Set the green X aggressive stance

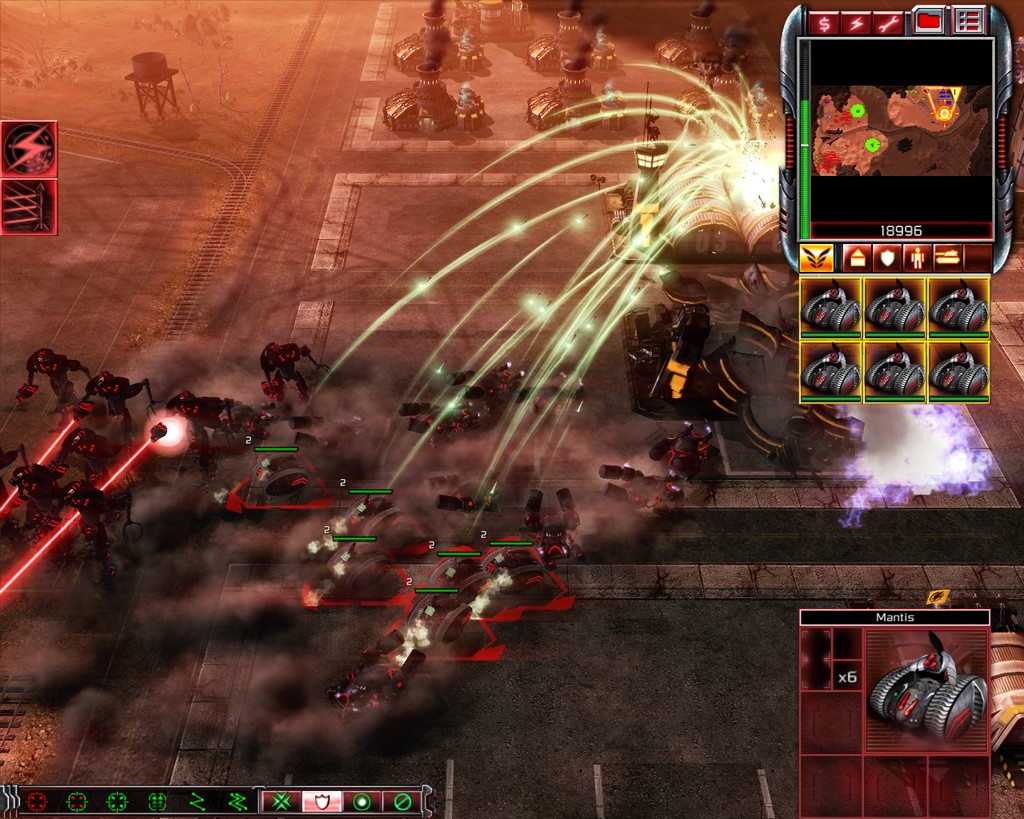coord(279,802)
